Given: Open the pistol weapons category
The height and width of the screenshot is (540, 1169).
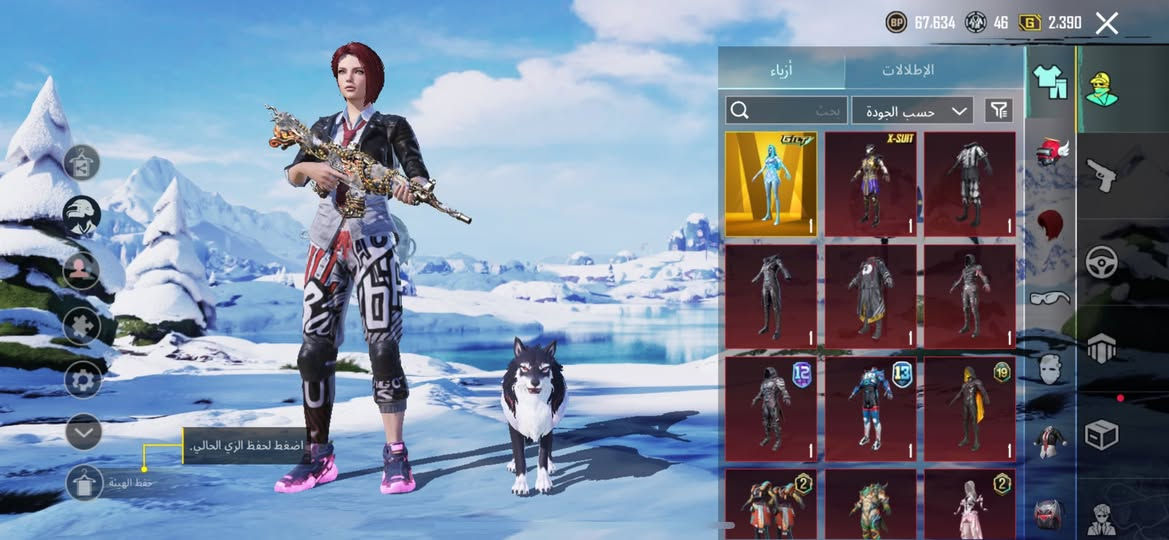Looking at the screenshot, I should click(1102, 176).
